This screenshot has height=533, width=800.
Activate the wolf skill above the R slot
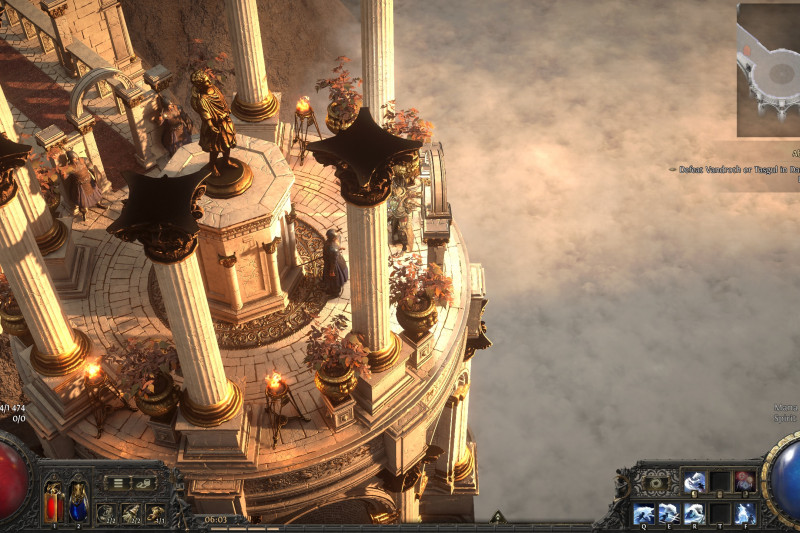(695, 482)
